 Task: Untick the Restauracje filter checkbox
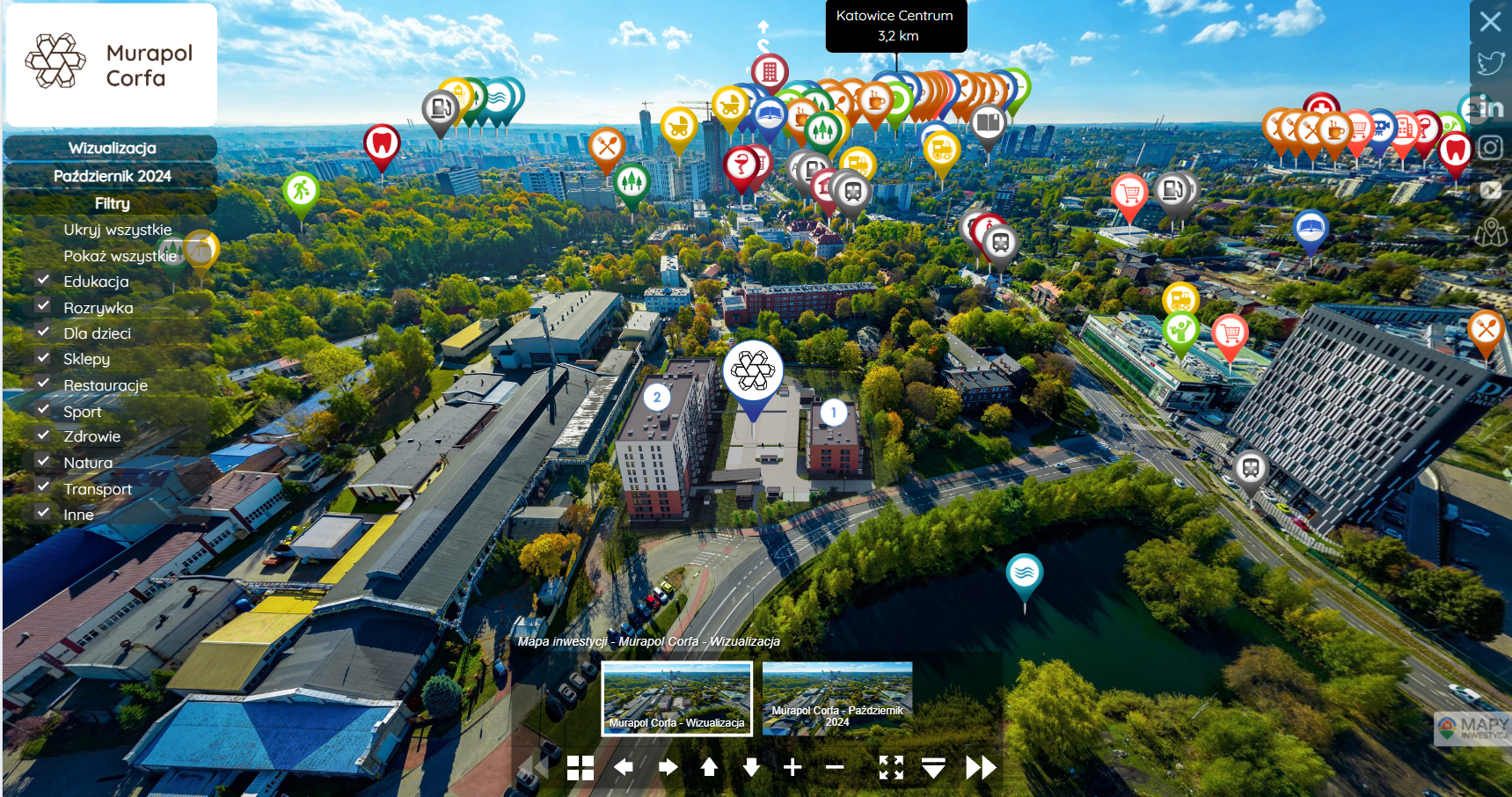(43, 384)
